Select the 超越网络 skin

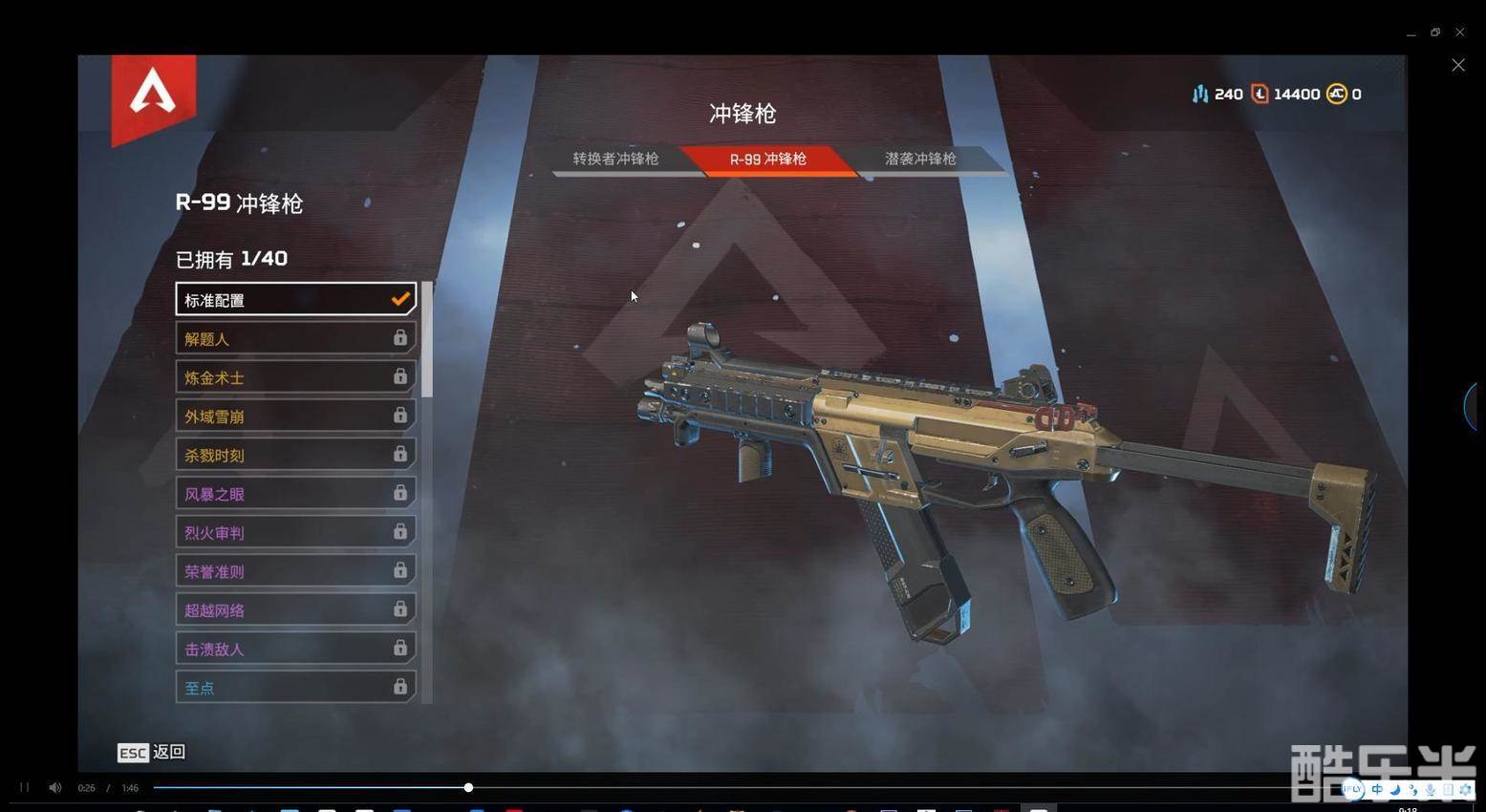coord(294,609)
